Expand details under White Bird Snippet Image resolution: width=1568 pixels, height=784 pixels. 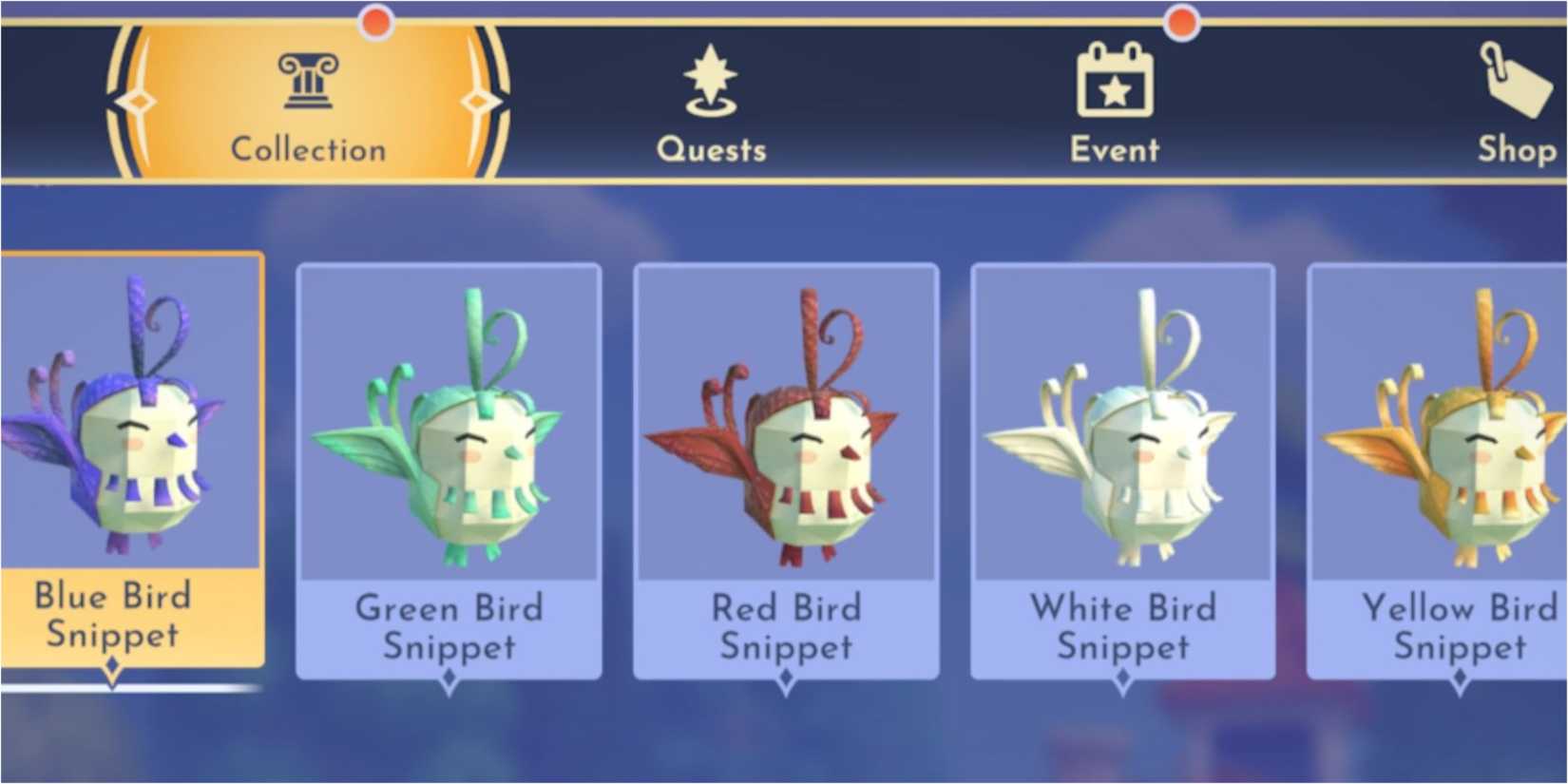[1123, 679]
